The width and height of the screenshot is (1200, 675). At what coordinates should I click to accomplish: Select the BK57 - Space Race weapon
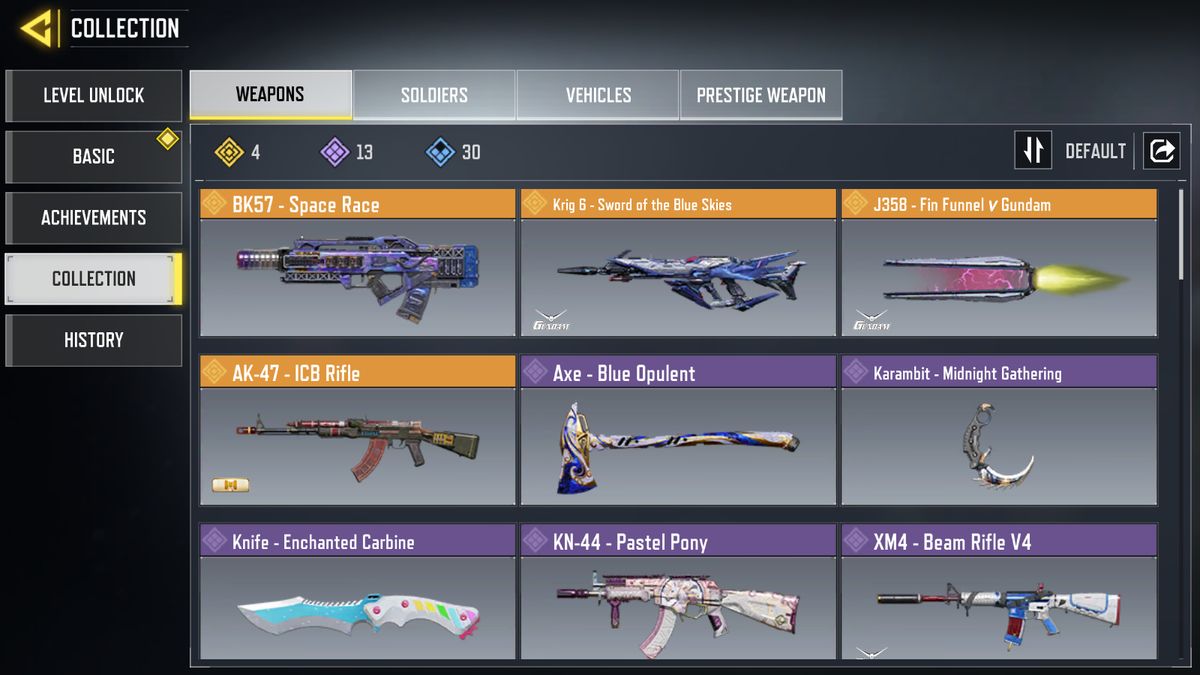(357, 264)
